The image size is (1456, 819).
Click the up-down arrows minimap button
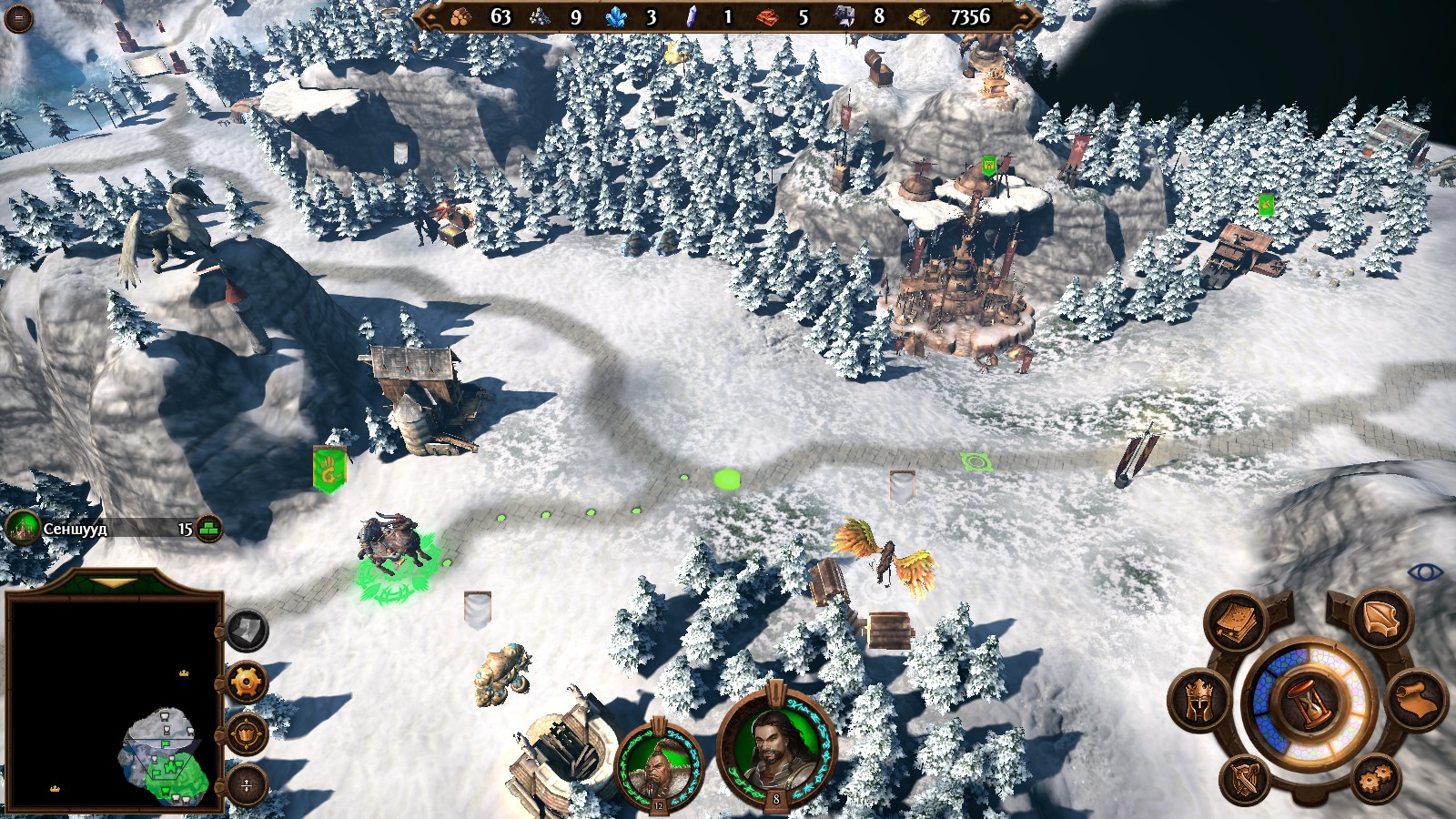coord(247,784)
